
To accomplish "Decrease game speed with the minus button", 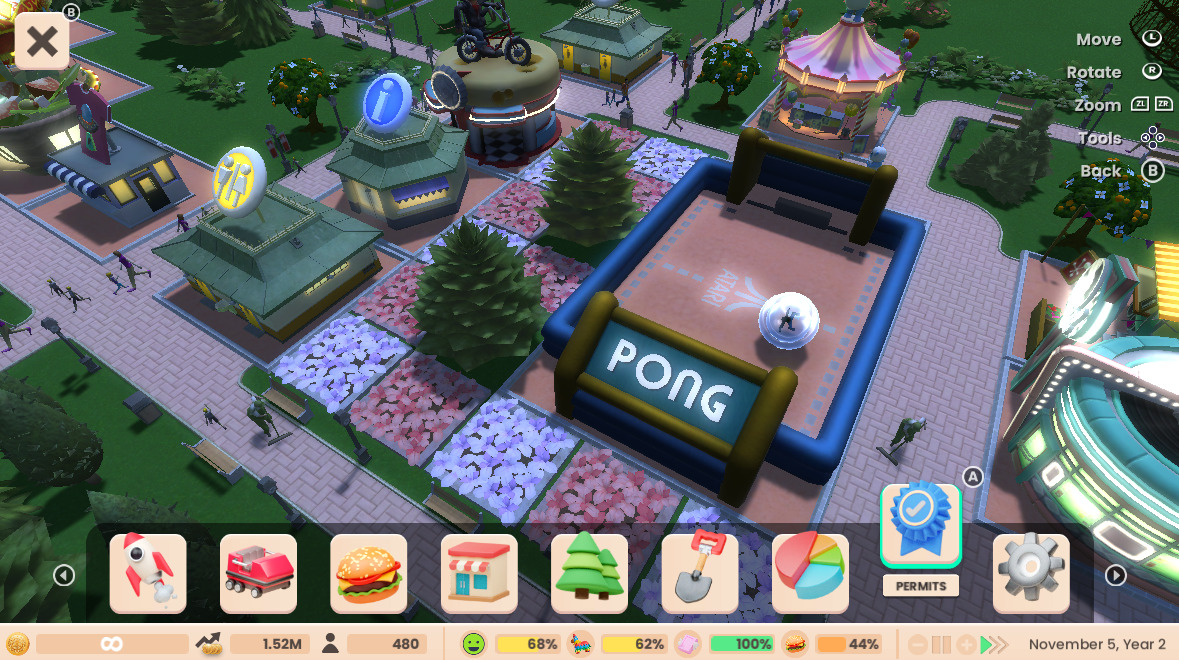I will 918,645.
